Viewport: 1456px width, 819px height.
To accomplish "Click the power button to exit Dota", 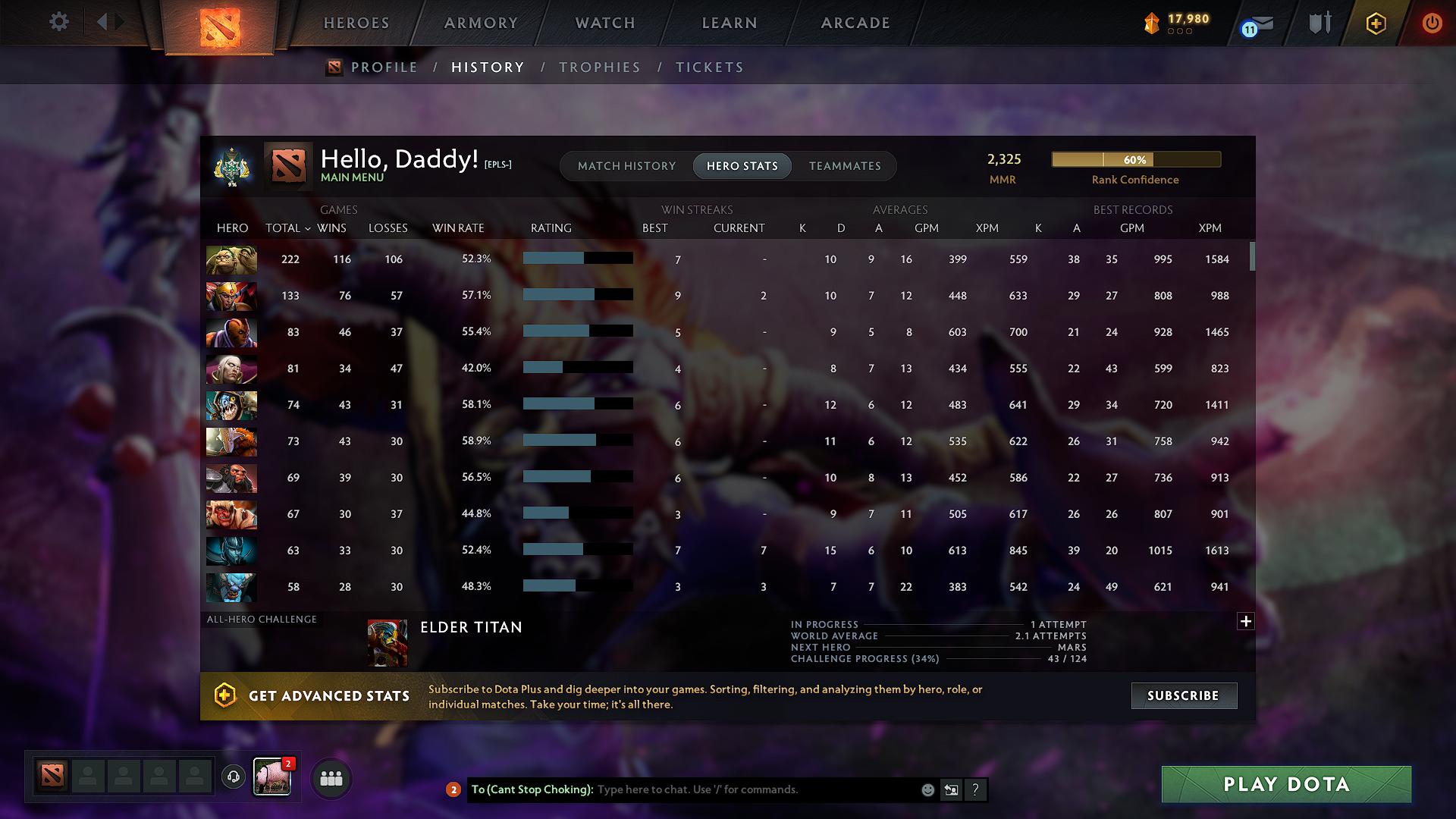I will (x=1432, y=24).
